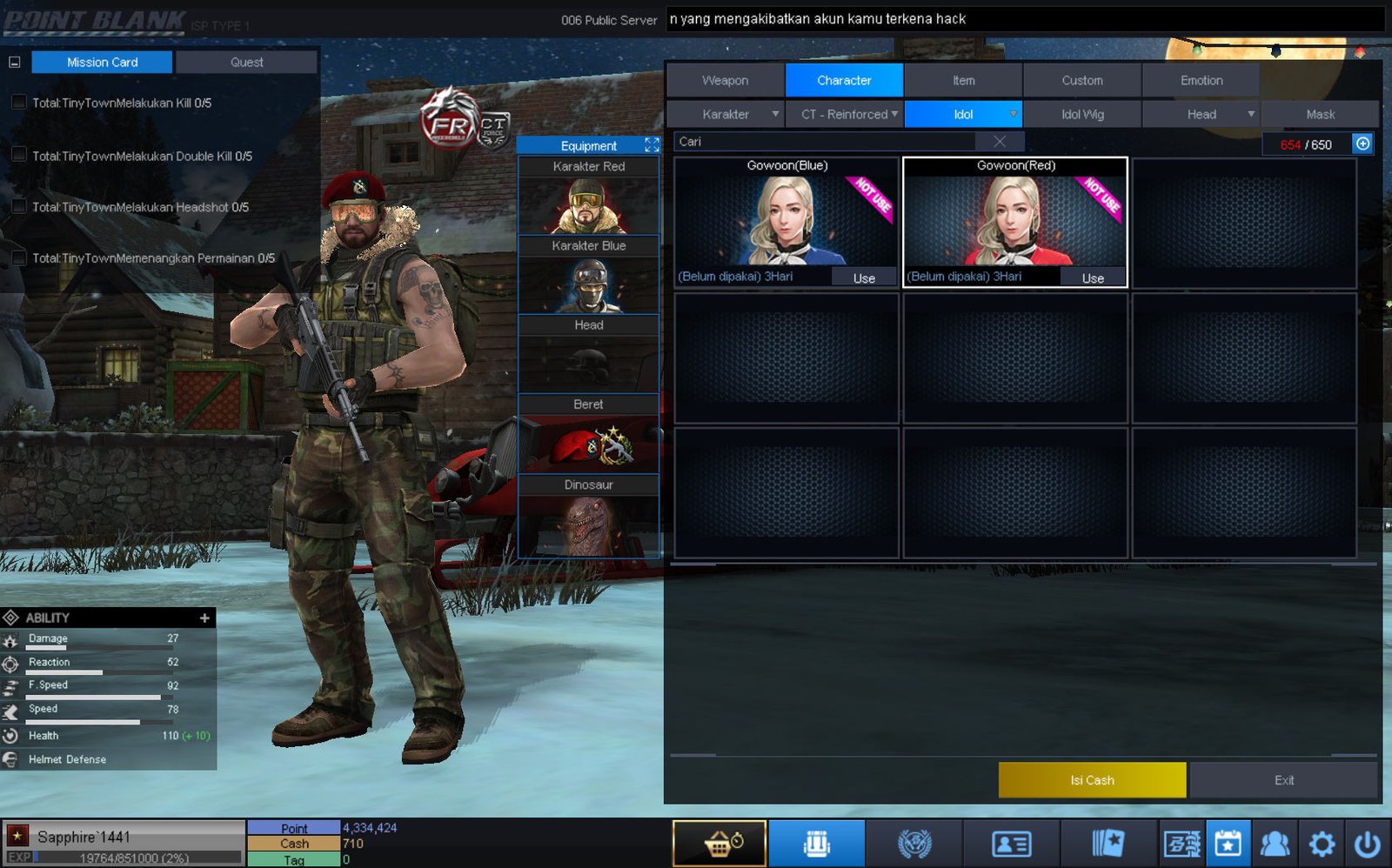Viewport: 1392px width, 868px height.
Task: Show the Emotion tab
Action: click(1201, 80)
